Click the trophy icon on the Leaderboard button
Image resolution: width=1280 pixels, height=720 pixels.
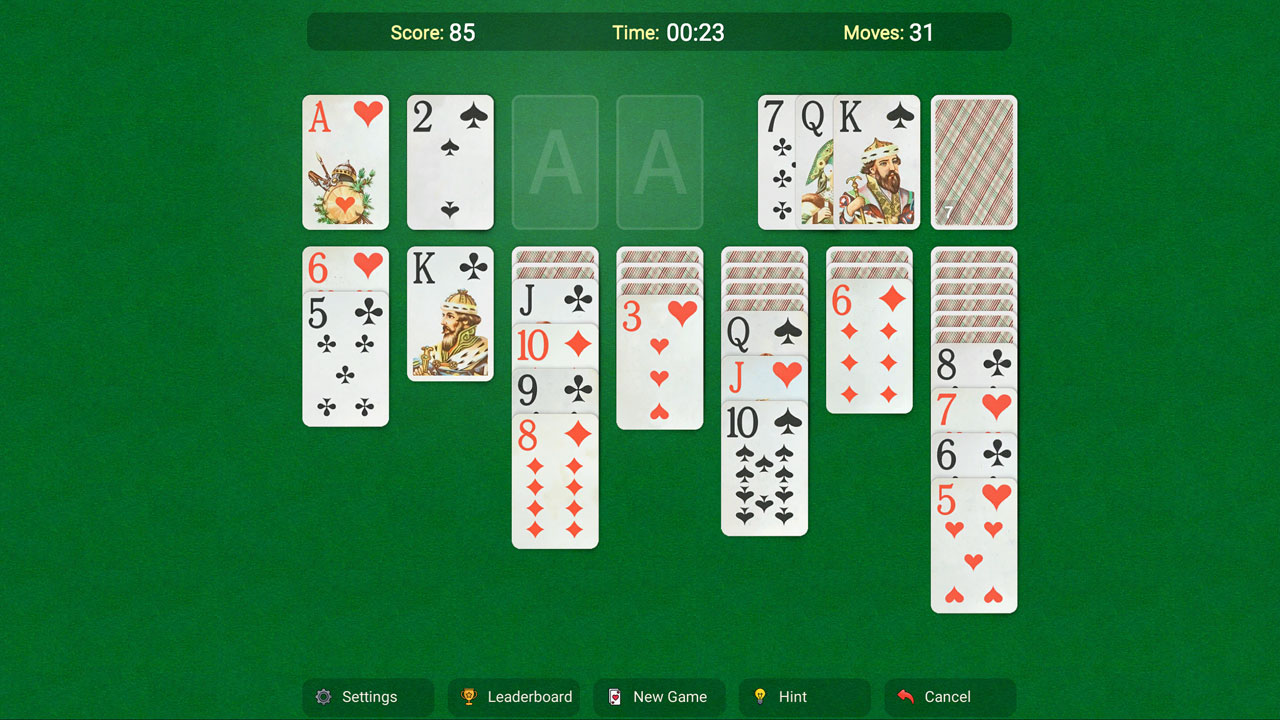click(x=468, y=697)
